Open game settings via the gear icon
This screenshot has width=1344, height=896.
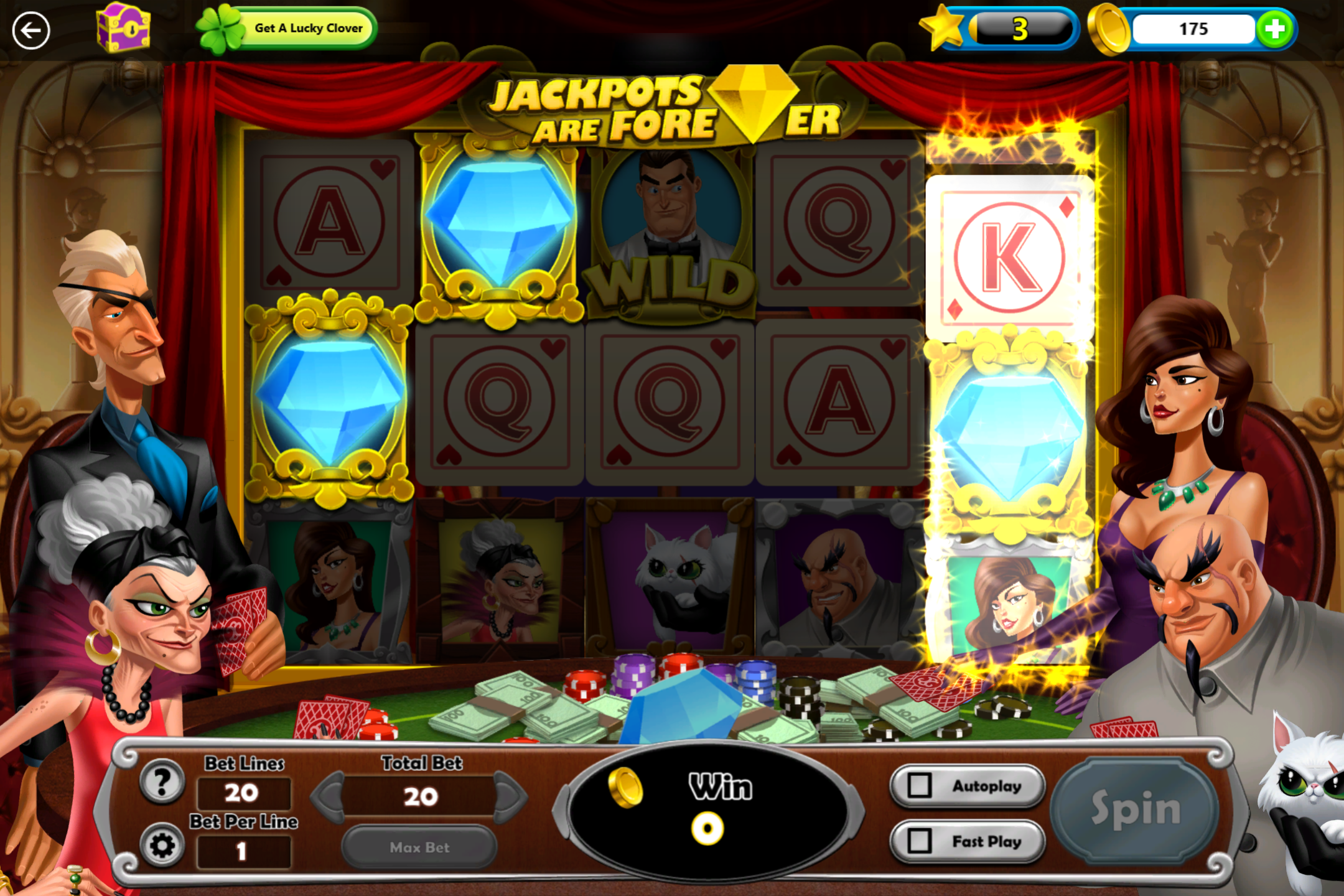(161, 847)
